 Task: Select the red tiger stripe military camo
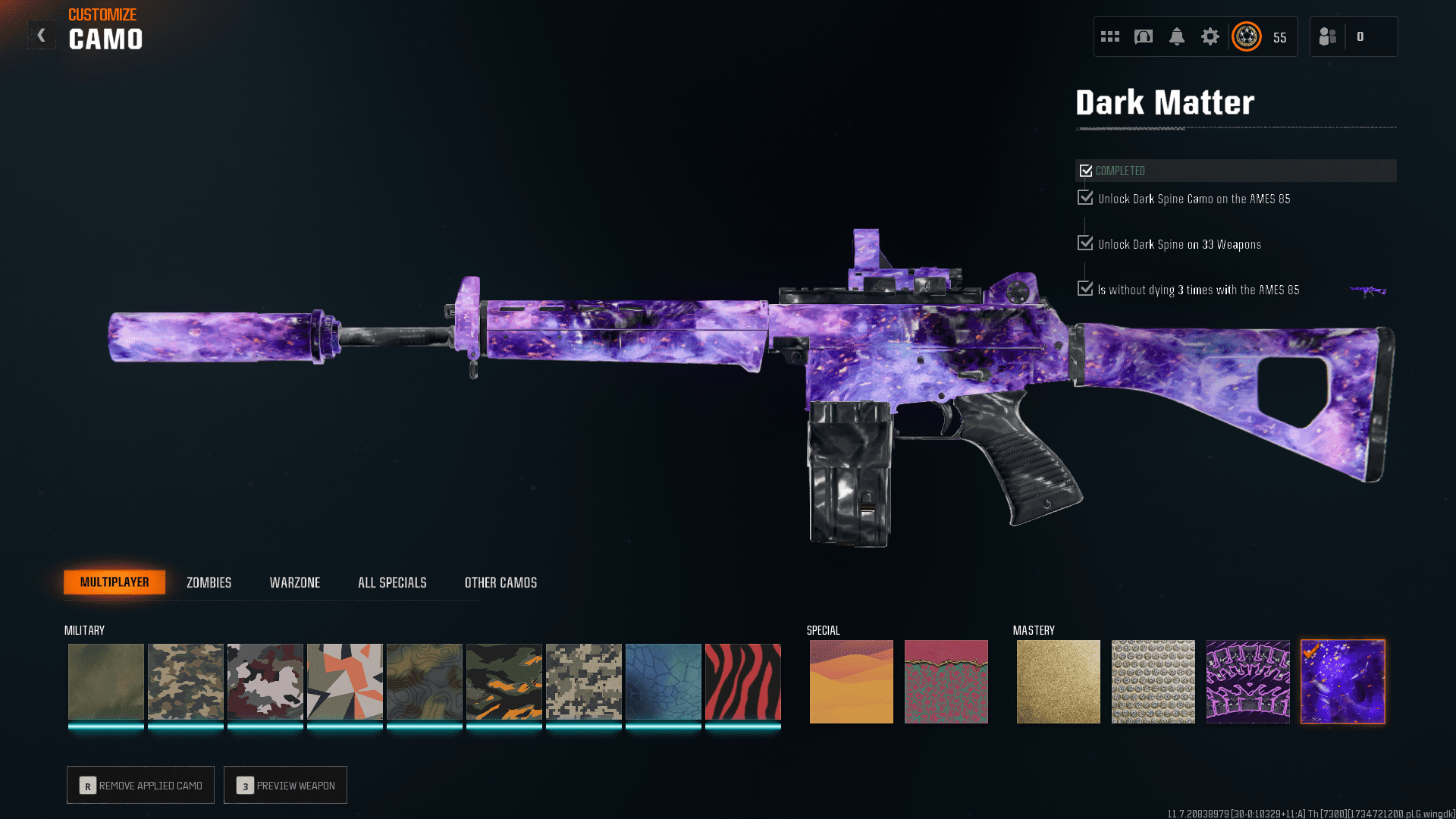[x=743, y=681]
